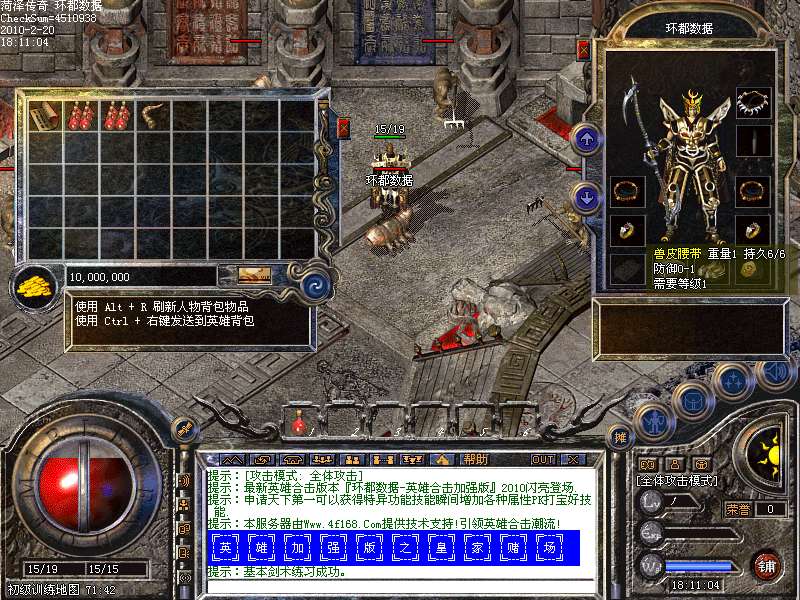Use the red potion in belt slot 1
The width and height of the screenshot is (800, 600).
(x=297, y=425)
